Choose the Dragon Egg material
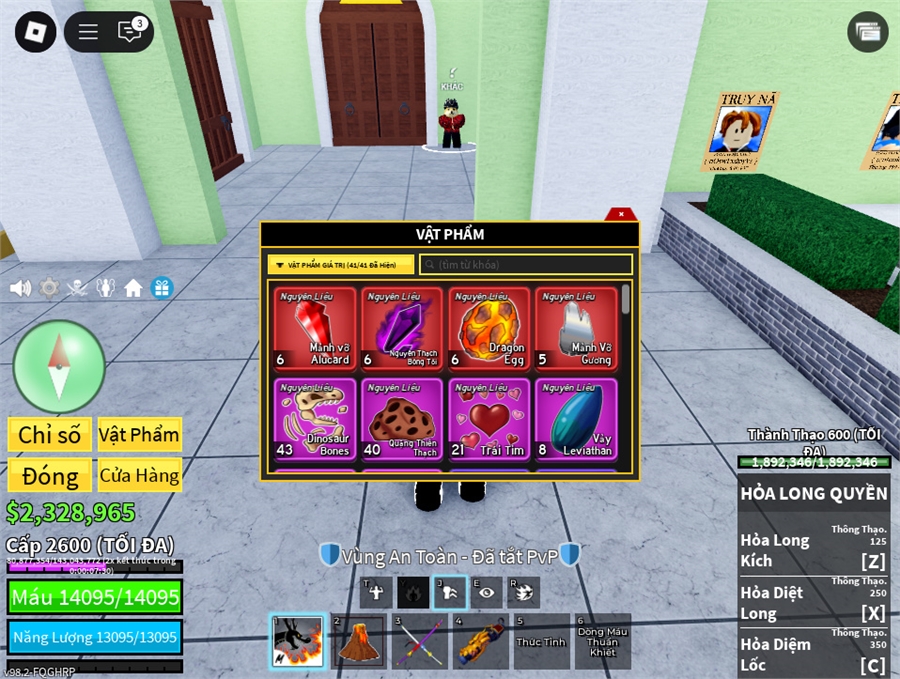 488,329
